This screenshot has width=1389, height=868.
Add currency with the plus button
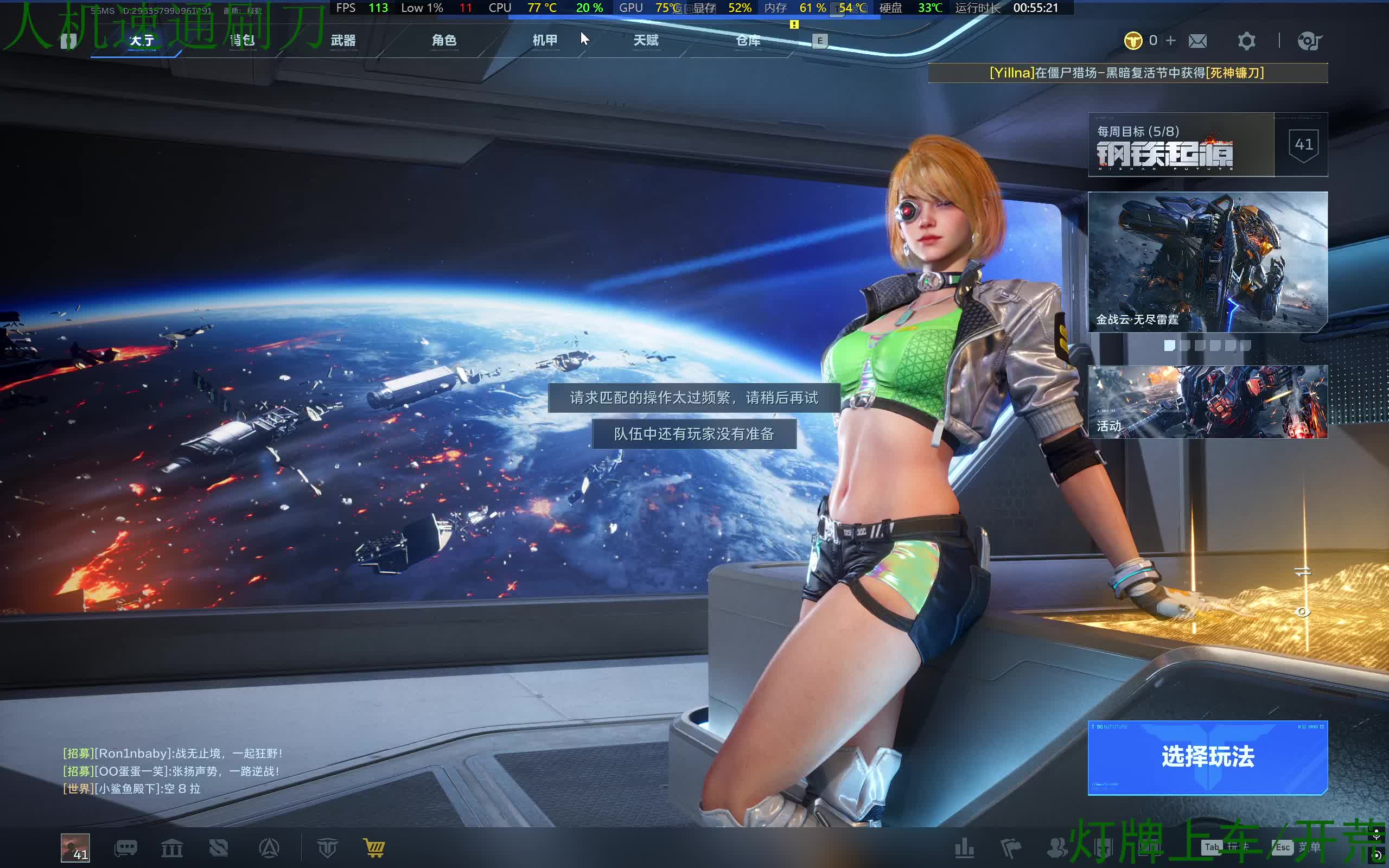pos(1171,40)
